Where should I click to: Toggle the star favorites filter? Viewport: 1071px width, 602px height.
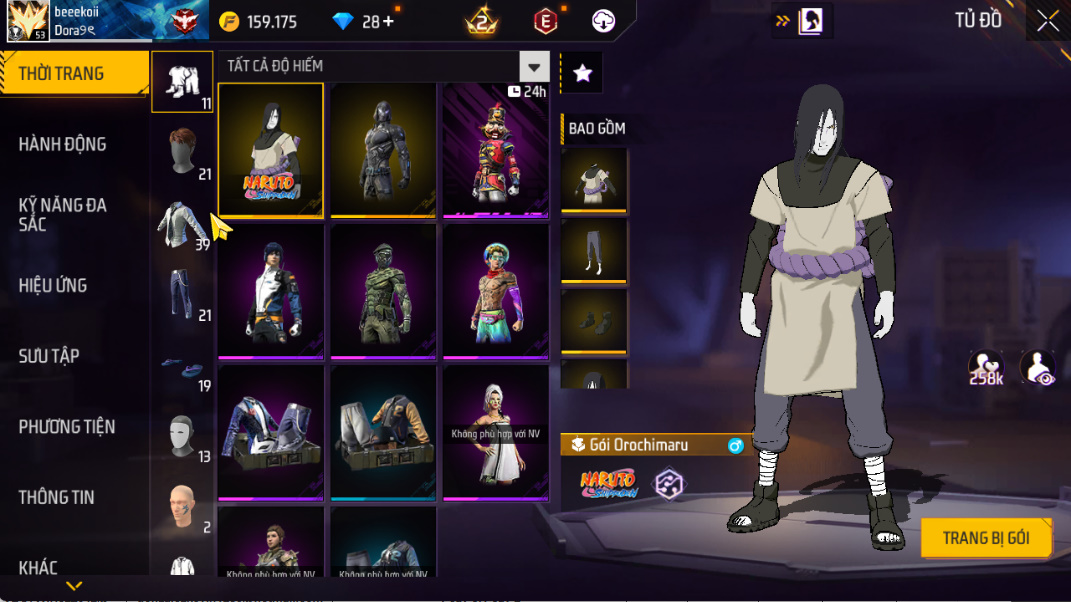click(582, 73)
